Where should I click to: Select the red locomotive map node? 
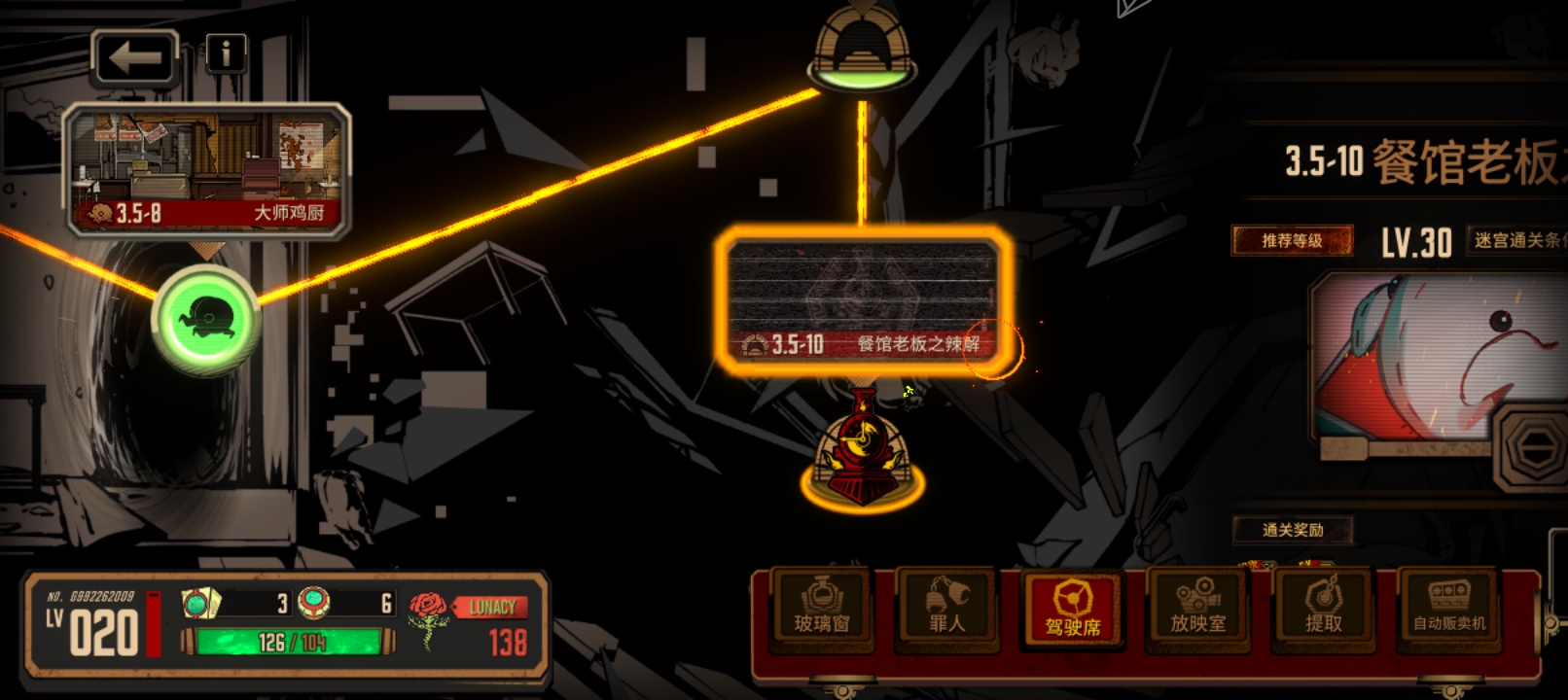(862, 450)
